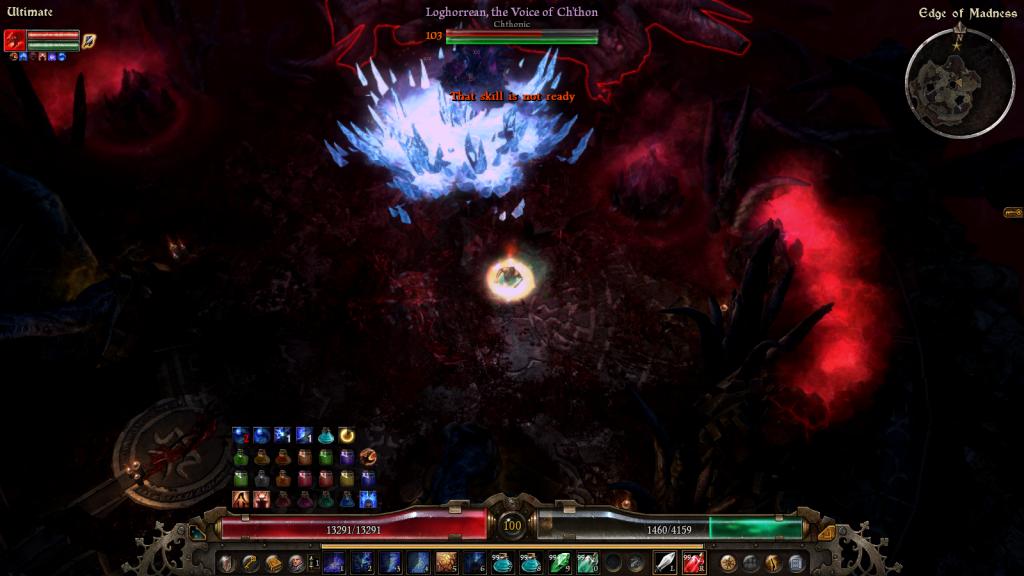Click the fiery orange orb buff icon
The image size is (1024, 576).
point(369,456)
